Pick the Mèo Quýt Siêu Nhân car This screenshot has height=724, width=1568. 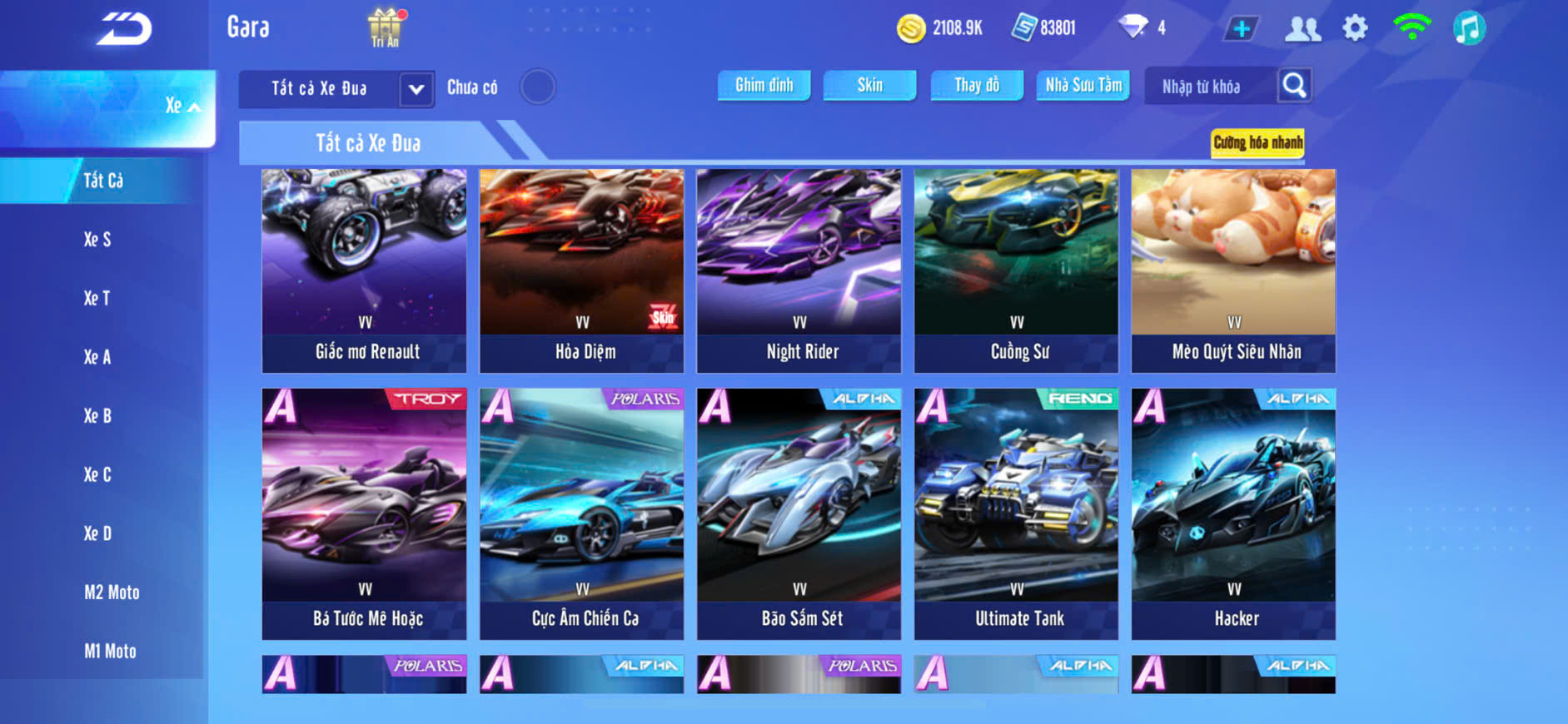click(x=1233, y=270)
